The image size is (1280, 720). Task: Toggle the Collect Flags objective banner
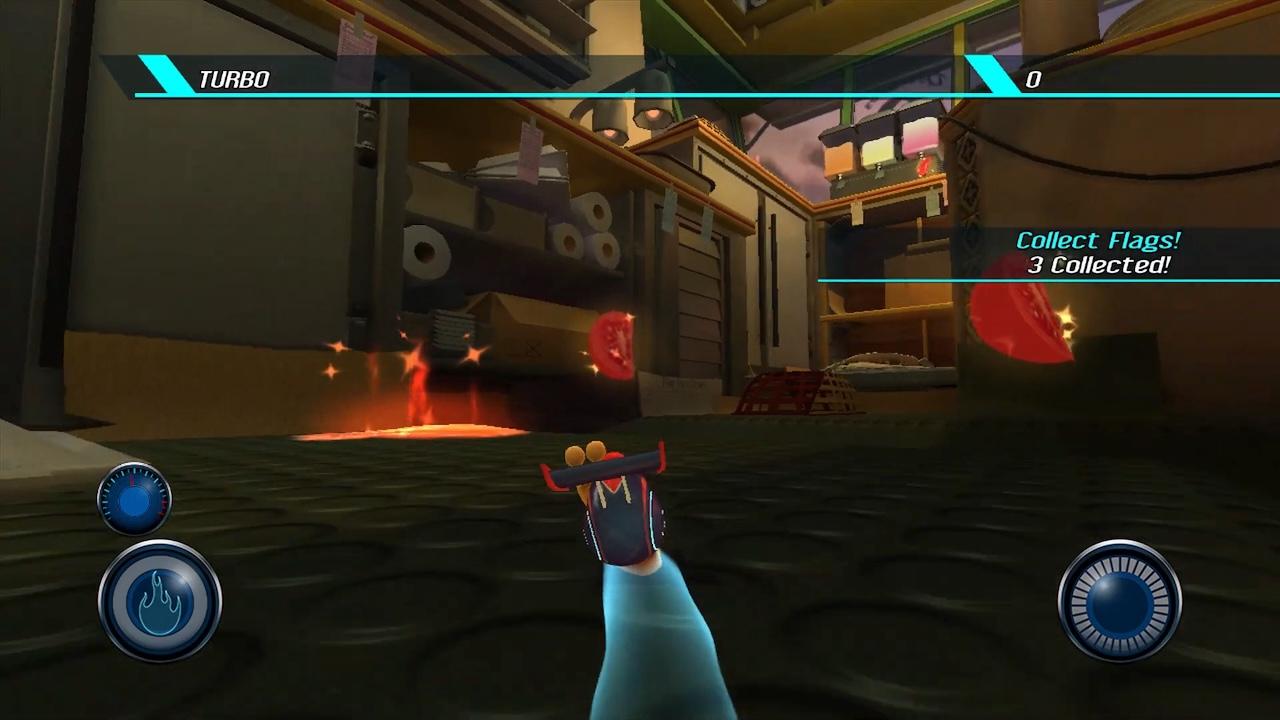click(x=1098, y=250)
